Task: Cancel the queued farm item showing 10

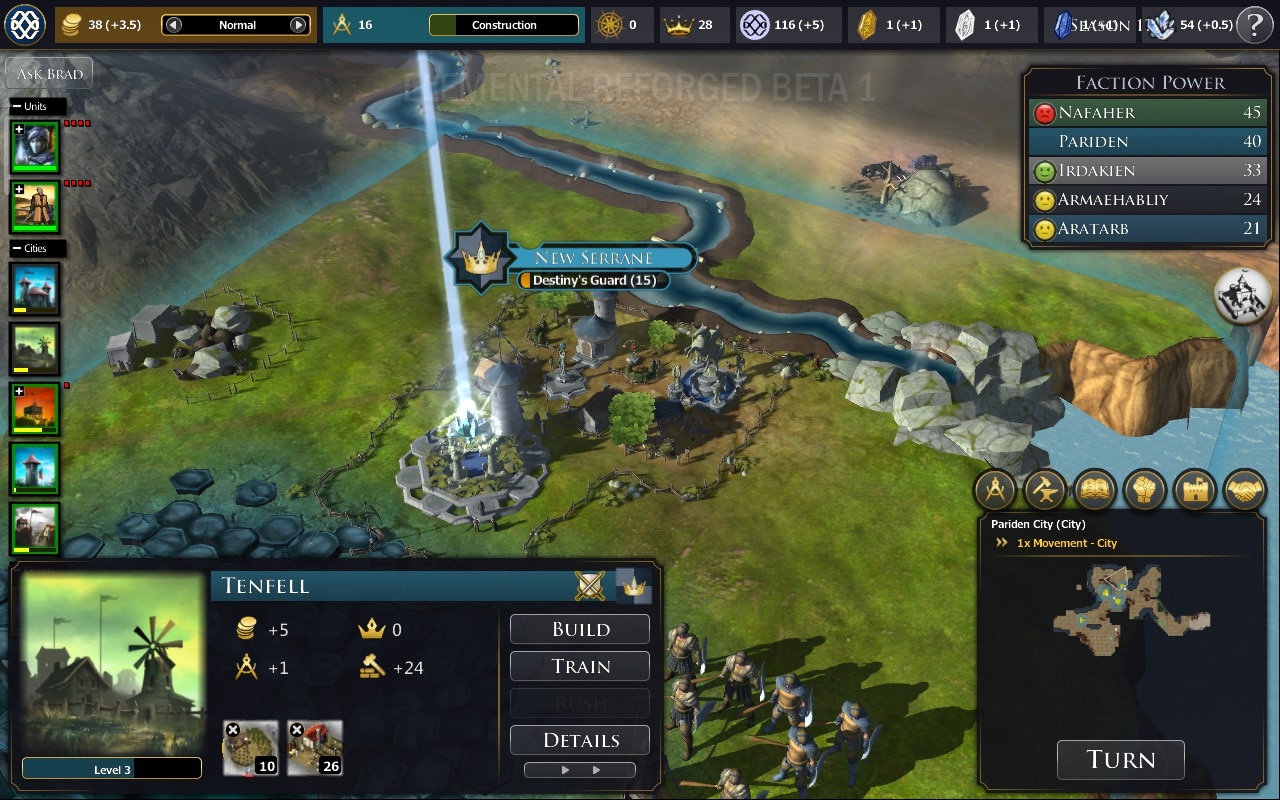Action: tap(233, 731)
